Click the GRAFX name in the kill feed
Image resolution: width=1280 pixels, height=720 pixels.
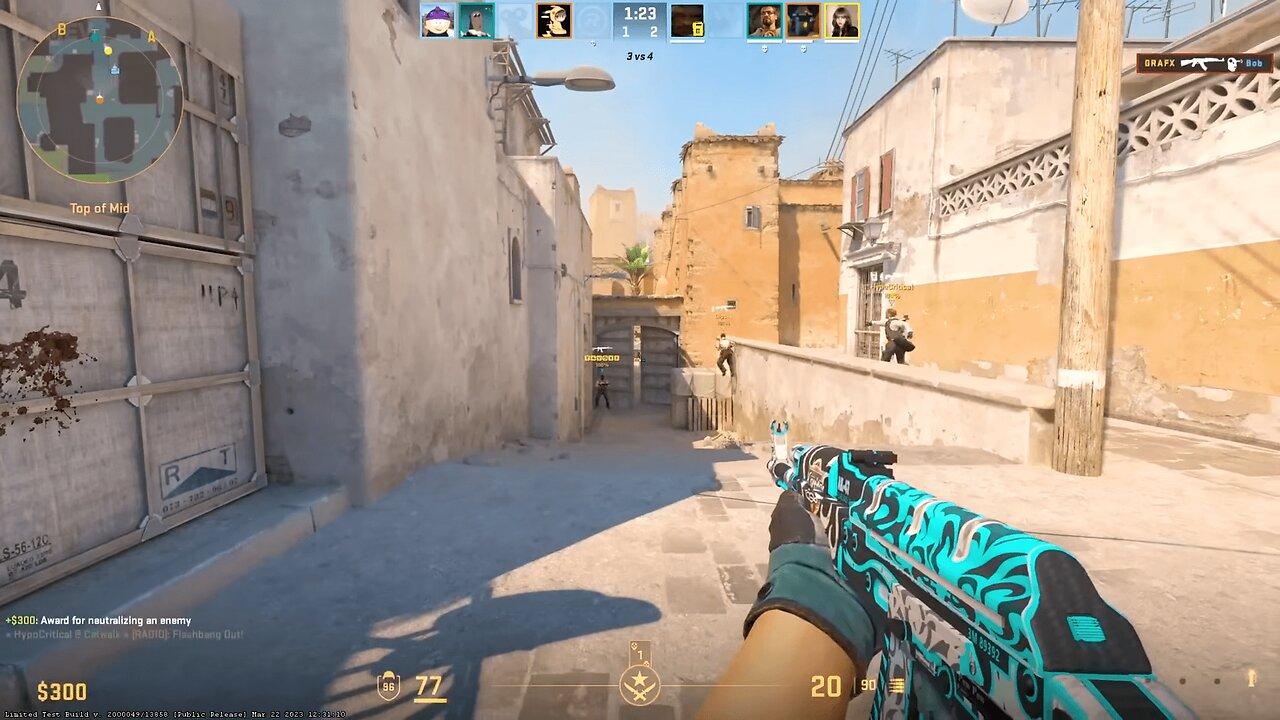pos(1160,62)
